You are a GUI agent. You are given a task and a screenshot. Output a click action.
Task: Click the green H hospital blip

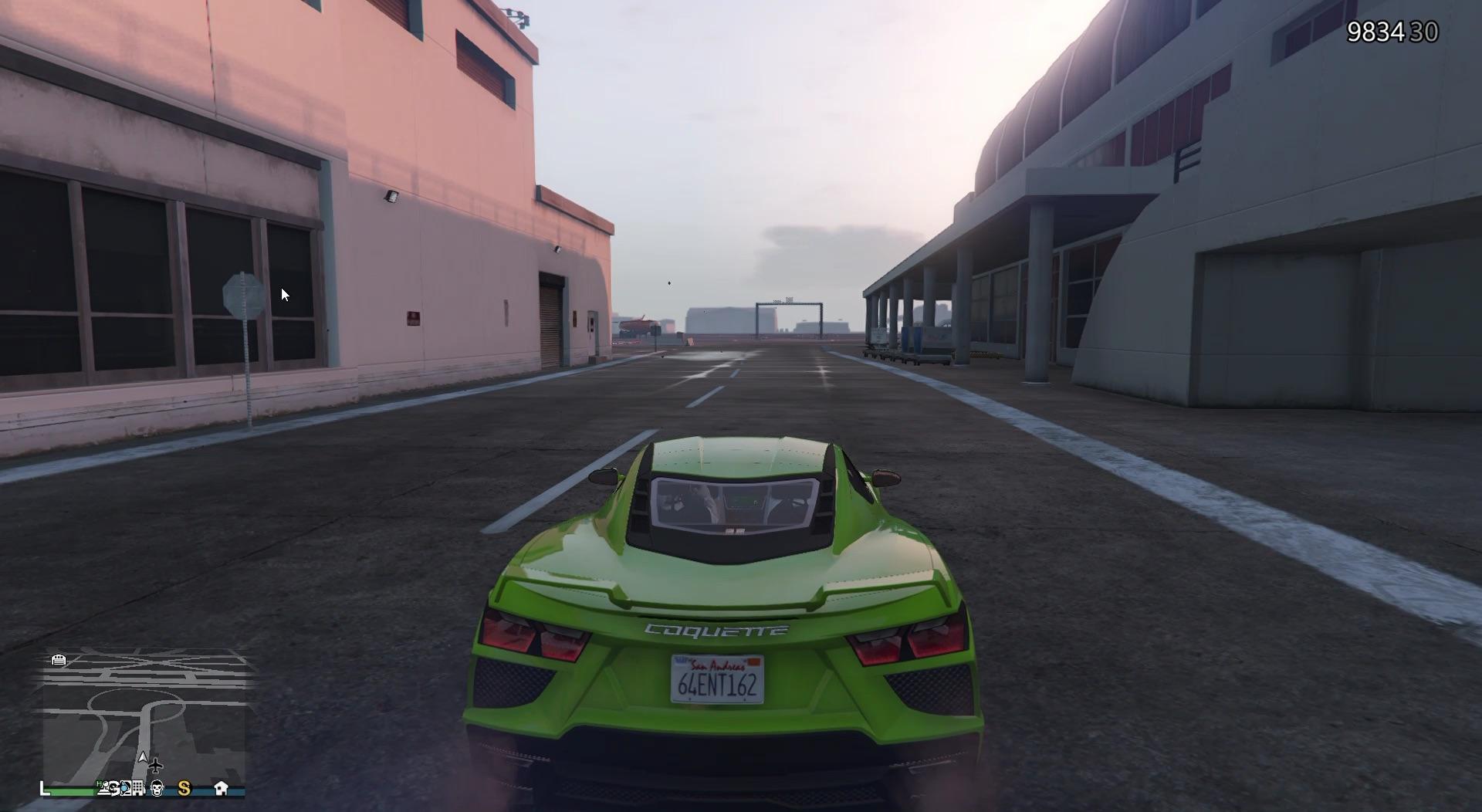point(99,785)
